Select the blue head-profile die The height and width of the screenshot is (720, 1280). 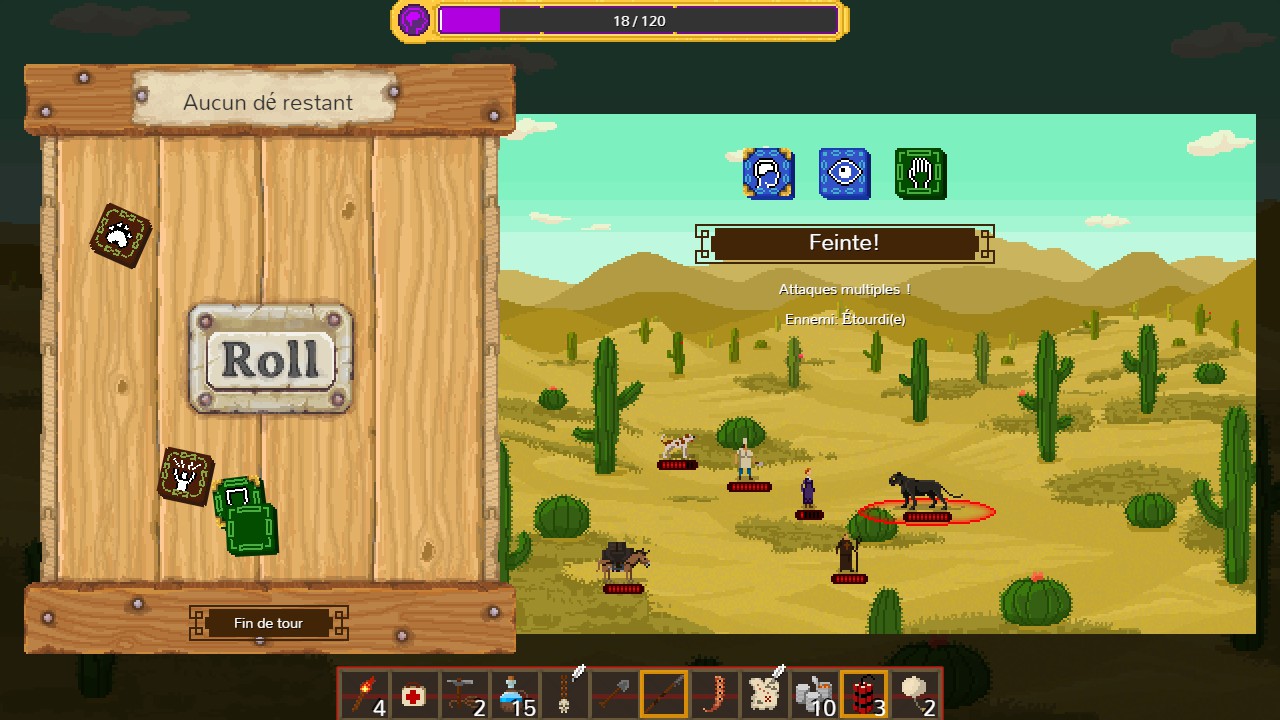coord(768,174)
